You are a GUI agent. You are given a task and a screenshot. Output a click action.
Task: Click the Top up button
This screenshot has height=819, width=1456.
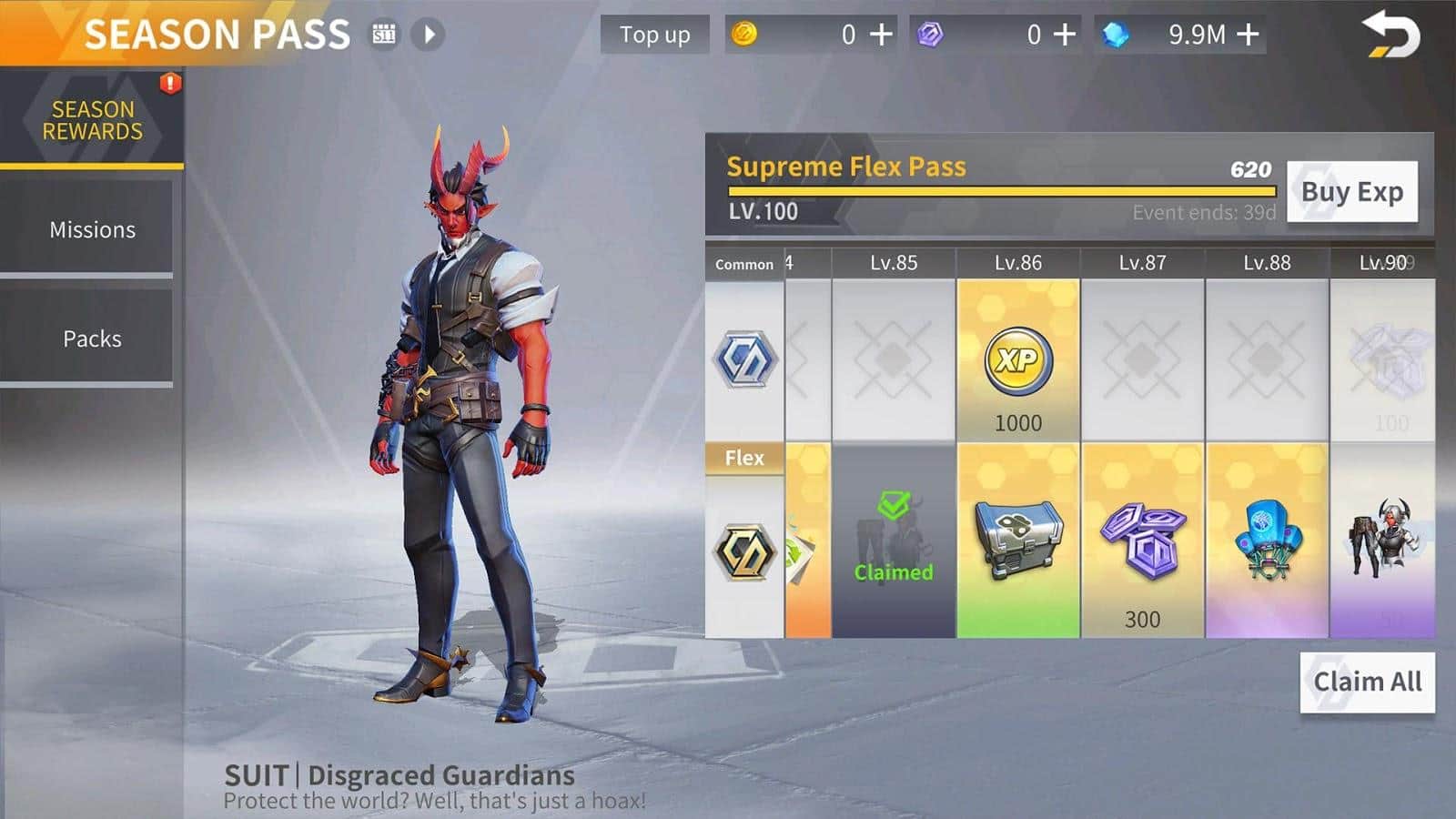(x=654, y=35)
